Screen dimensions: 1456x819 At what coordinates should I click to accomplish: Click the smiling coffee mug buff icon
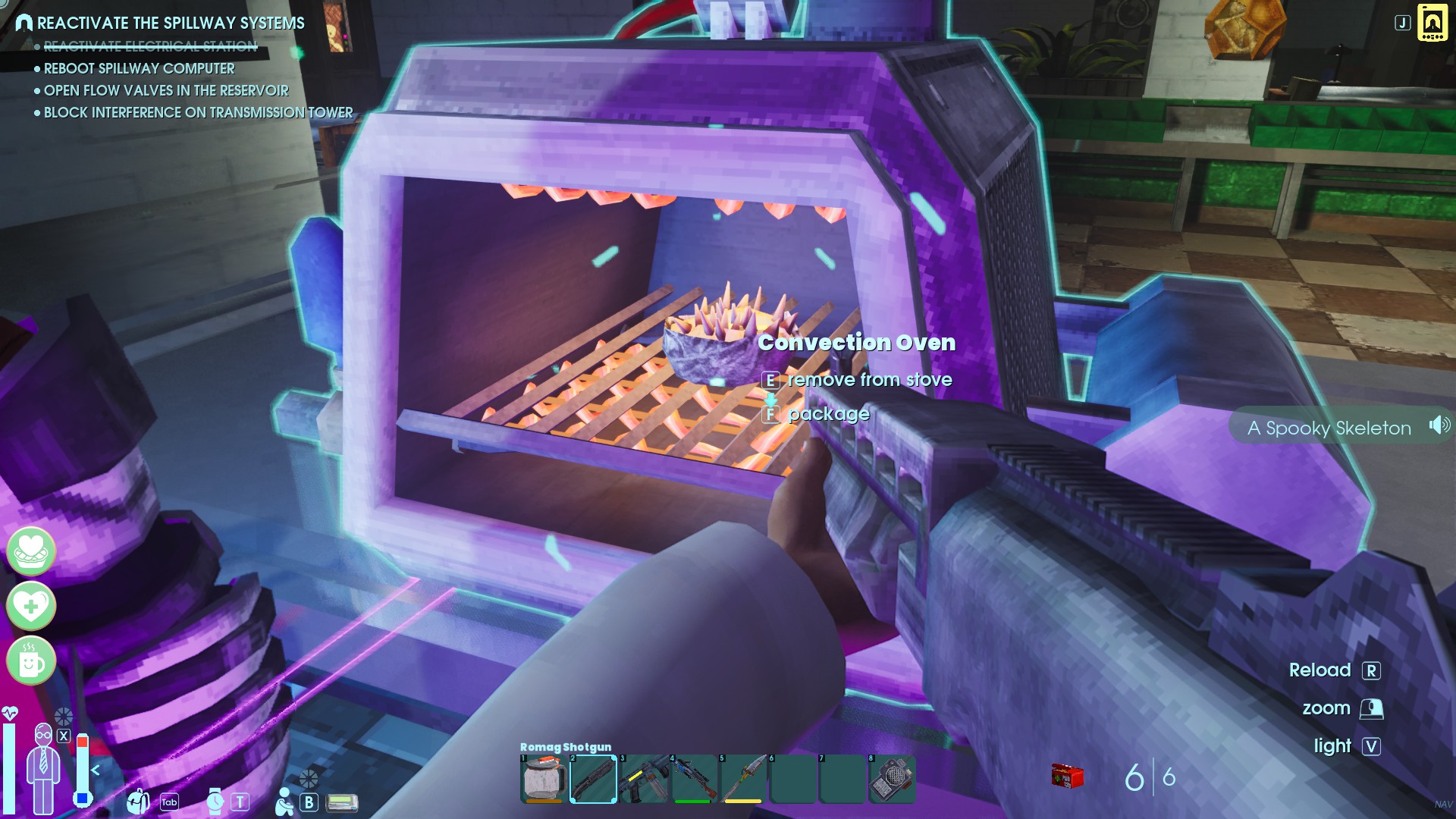[x=31, y=661]
